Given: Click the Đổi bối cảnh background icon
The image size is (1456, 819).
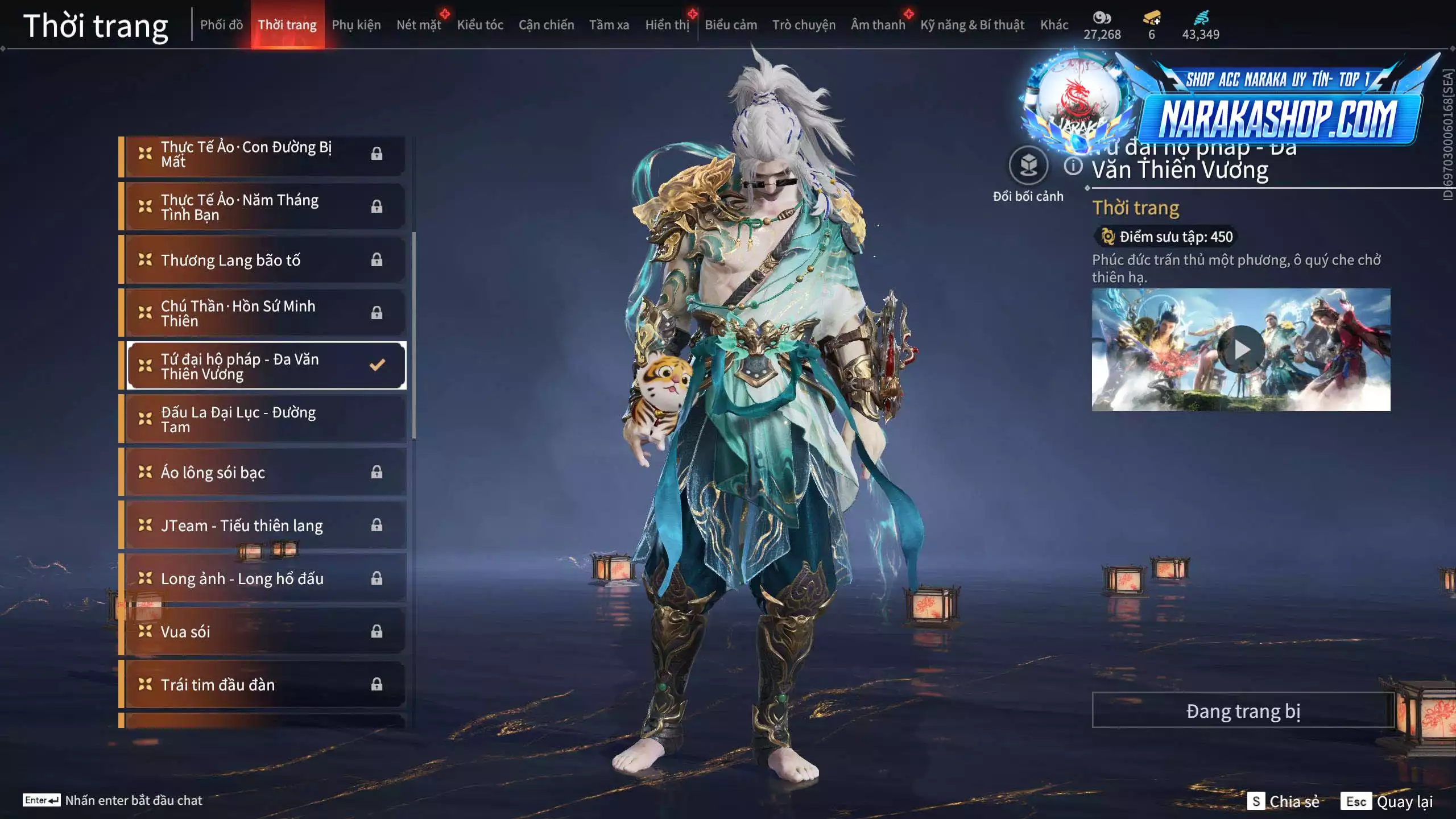Looking at the screenshot, I should tap(1028, 166).
